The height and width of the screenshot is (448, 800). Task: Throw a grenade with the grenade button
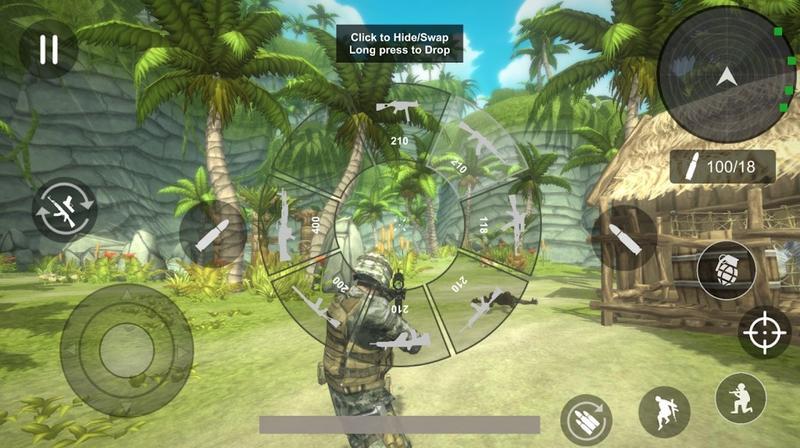[726, 270]
